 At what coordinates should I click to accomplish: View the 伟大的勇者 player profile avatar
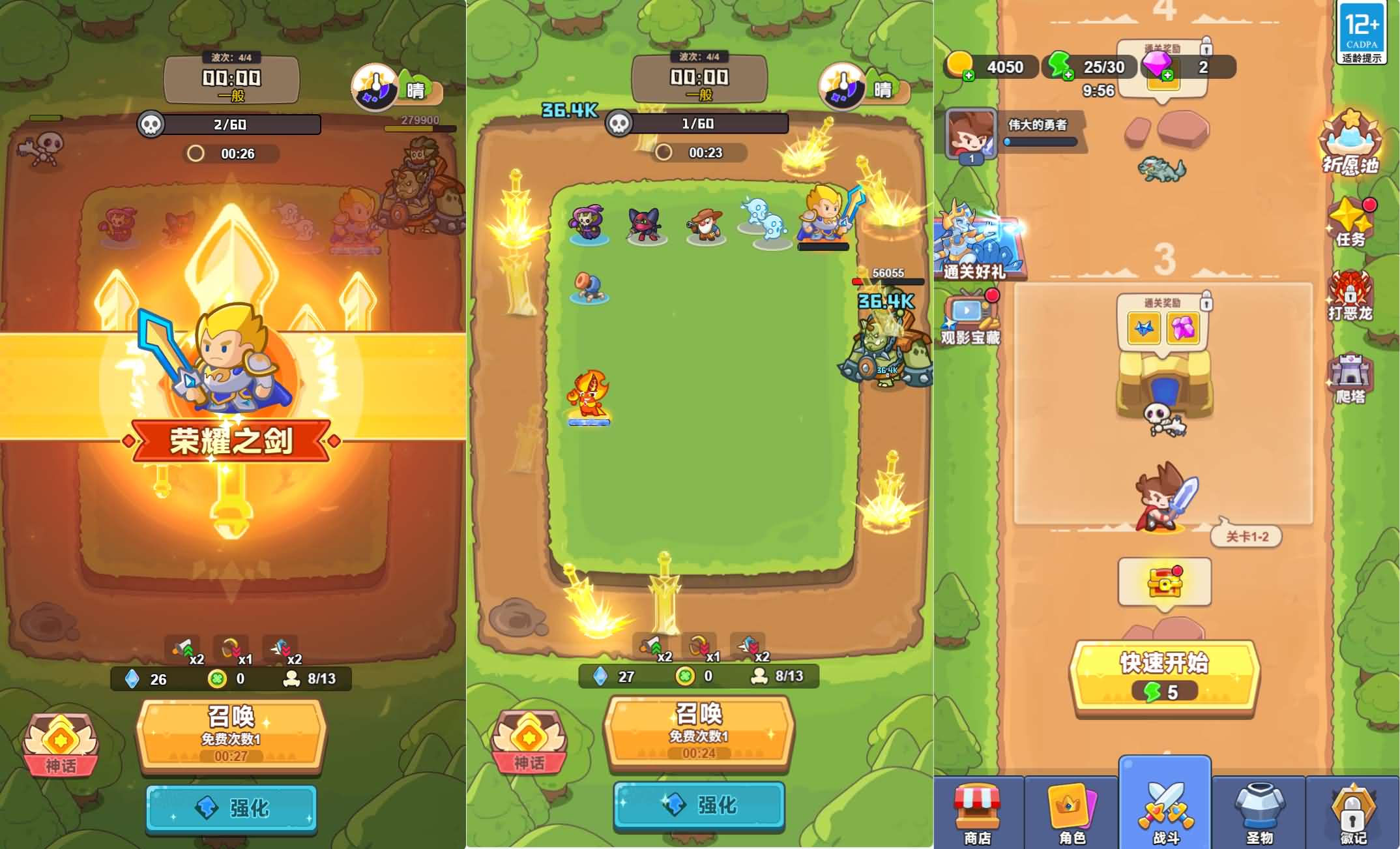(971, 134)
